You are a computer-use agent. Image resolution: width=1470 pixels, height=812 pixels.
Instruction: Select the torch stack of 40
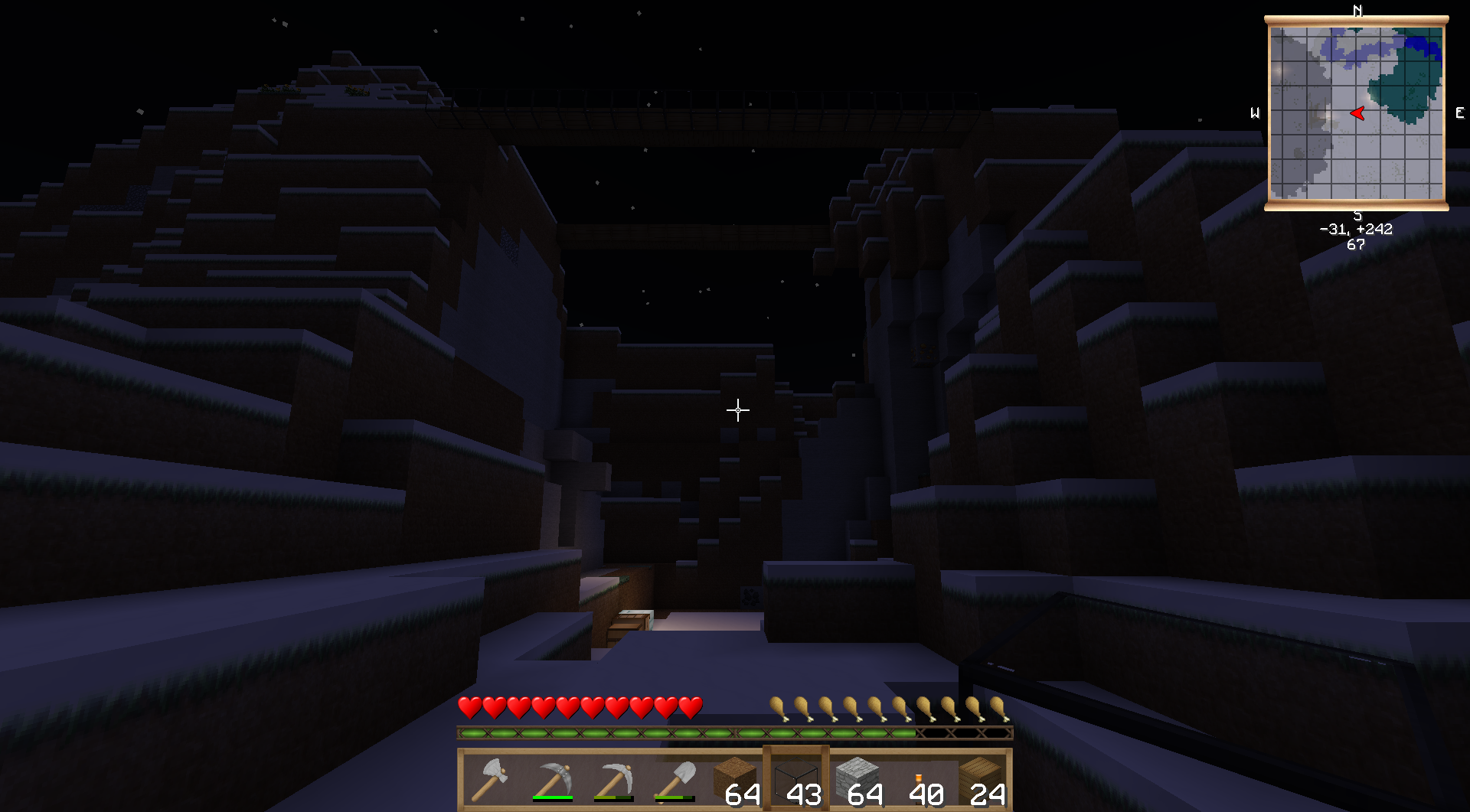coord(920,781)
